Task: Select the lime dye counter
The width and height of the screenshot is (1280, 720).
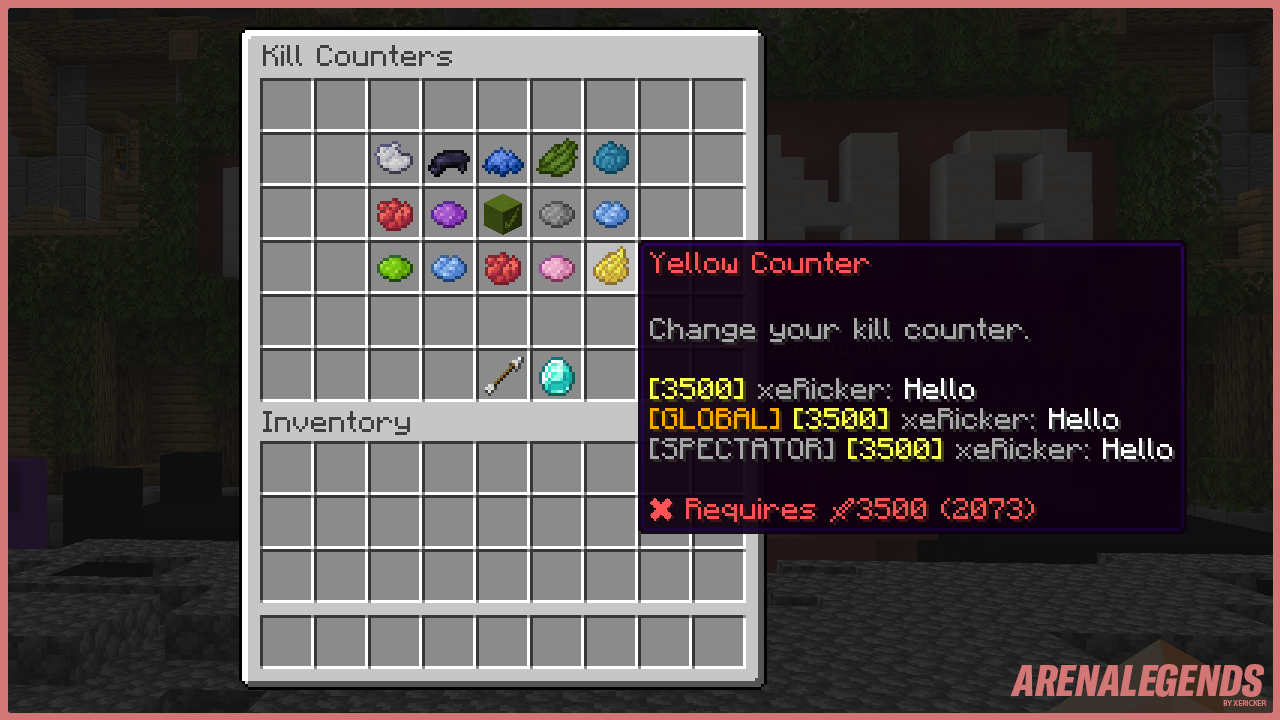Action: click(x=394, y=267)
